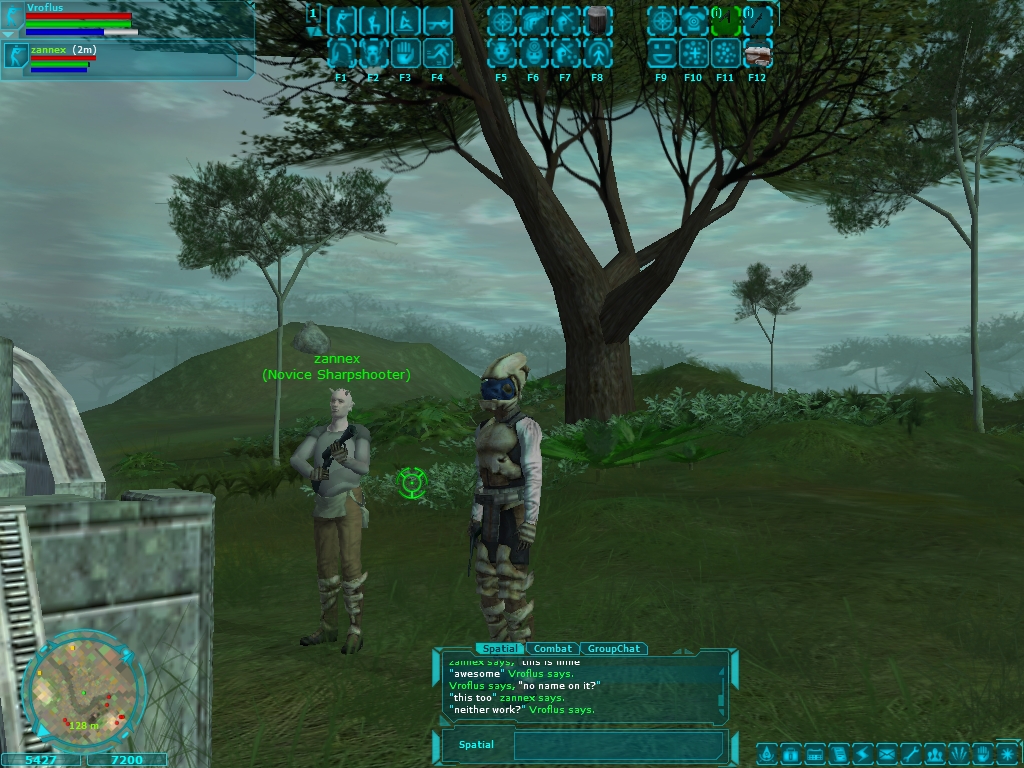Use the kneeling posture toolbar slot
This screenshot has height=768, width=1024.
(373, 21)
